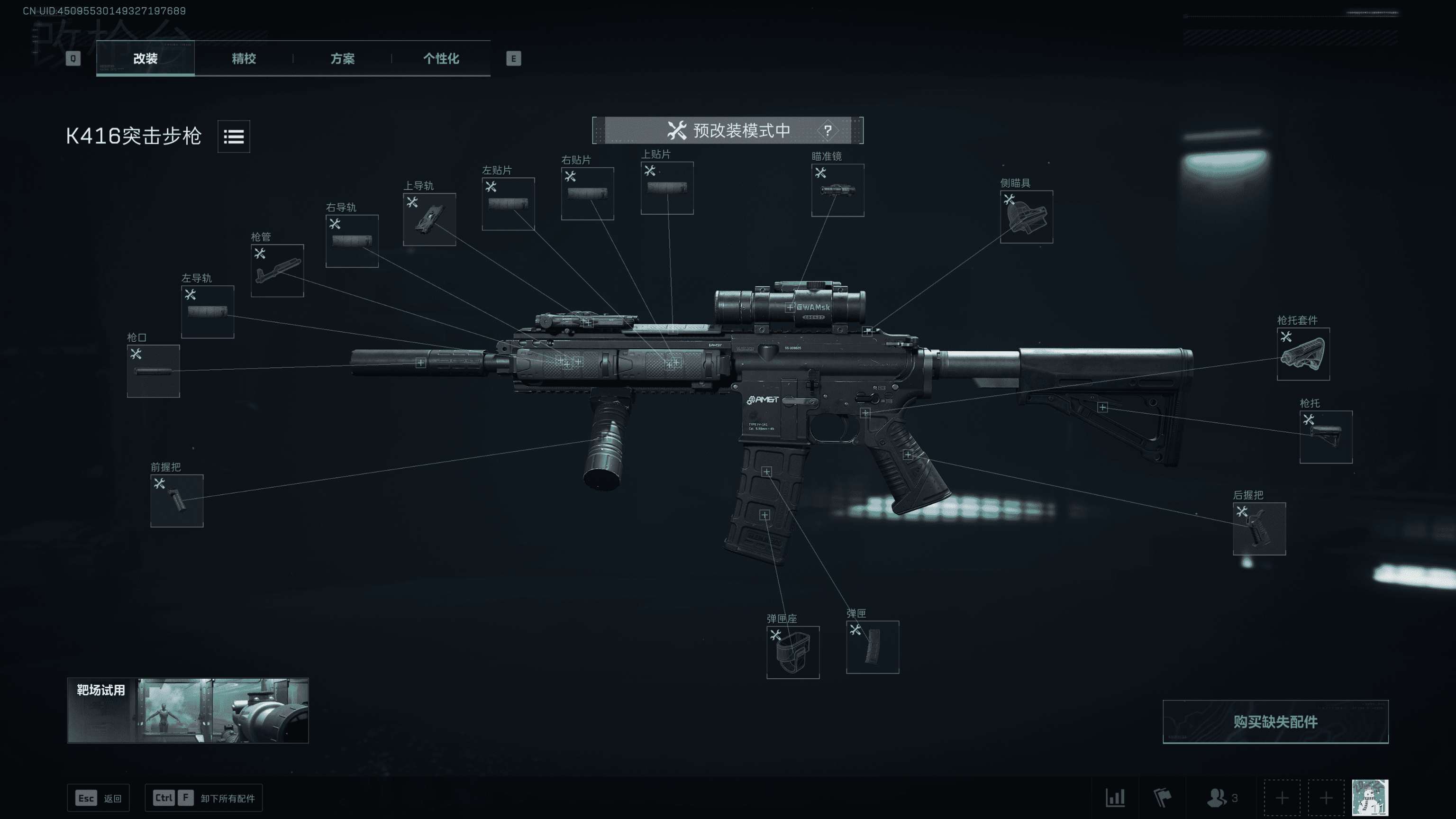Click the question mark help icon
The width and height of the screenshot is (1456, 819).
tap(828, 130)
